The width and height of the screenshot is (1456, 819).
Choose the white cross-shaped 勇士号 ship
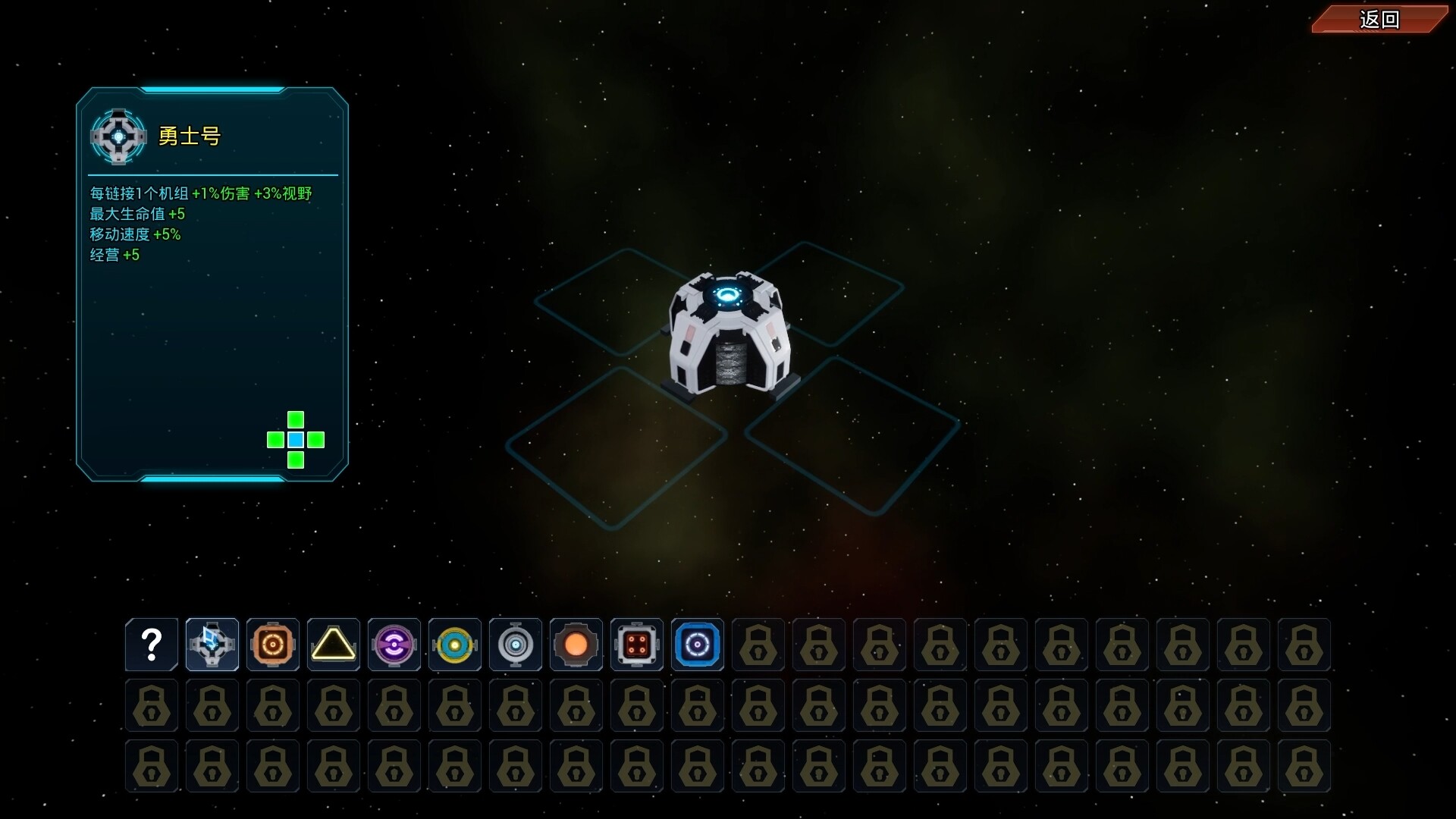coord(212,645)
